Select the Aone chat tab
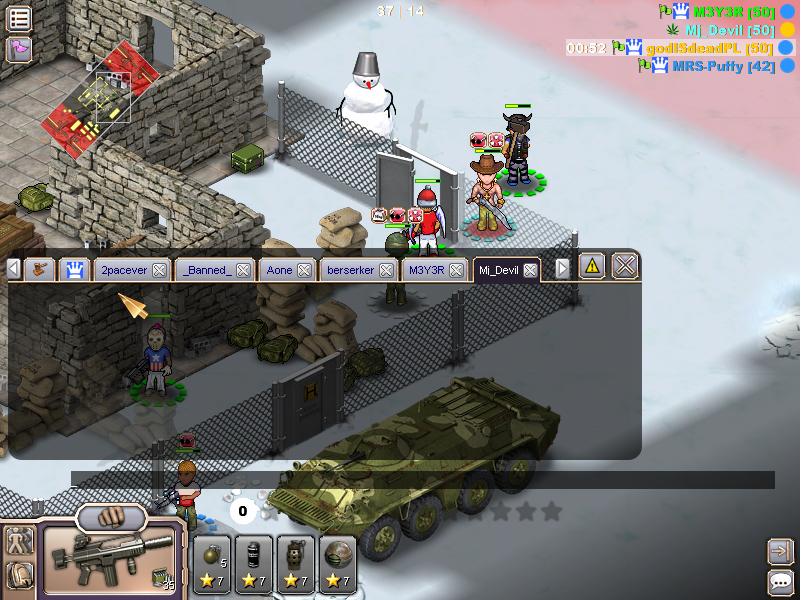The height and width of the screenshot is (600, 803). point(279,270)
